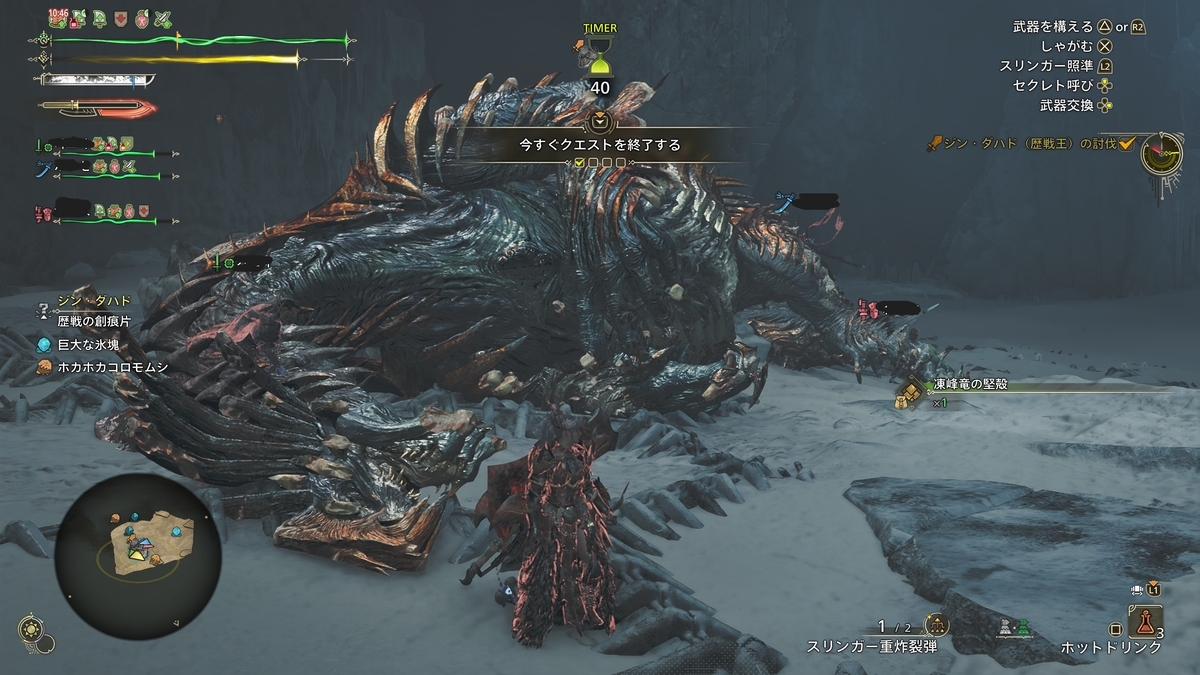Image resolution: width=1200 pixels, height=675 pixels.
Task: Select the スリンガー重炸裂弾 ammo icon
Action: [937, 626]
